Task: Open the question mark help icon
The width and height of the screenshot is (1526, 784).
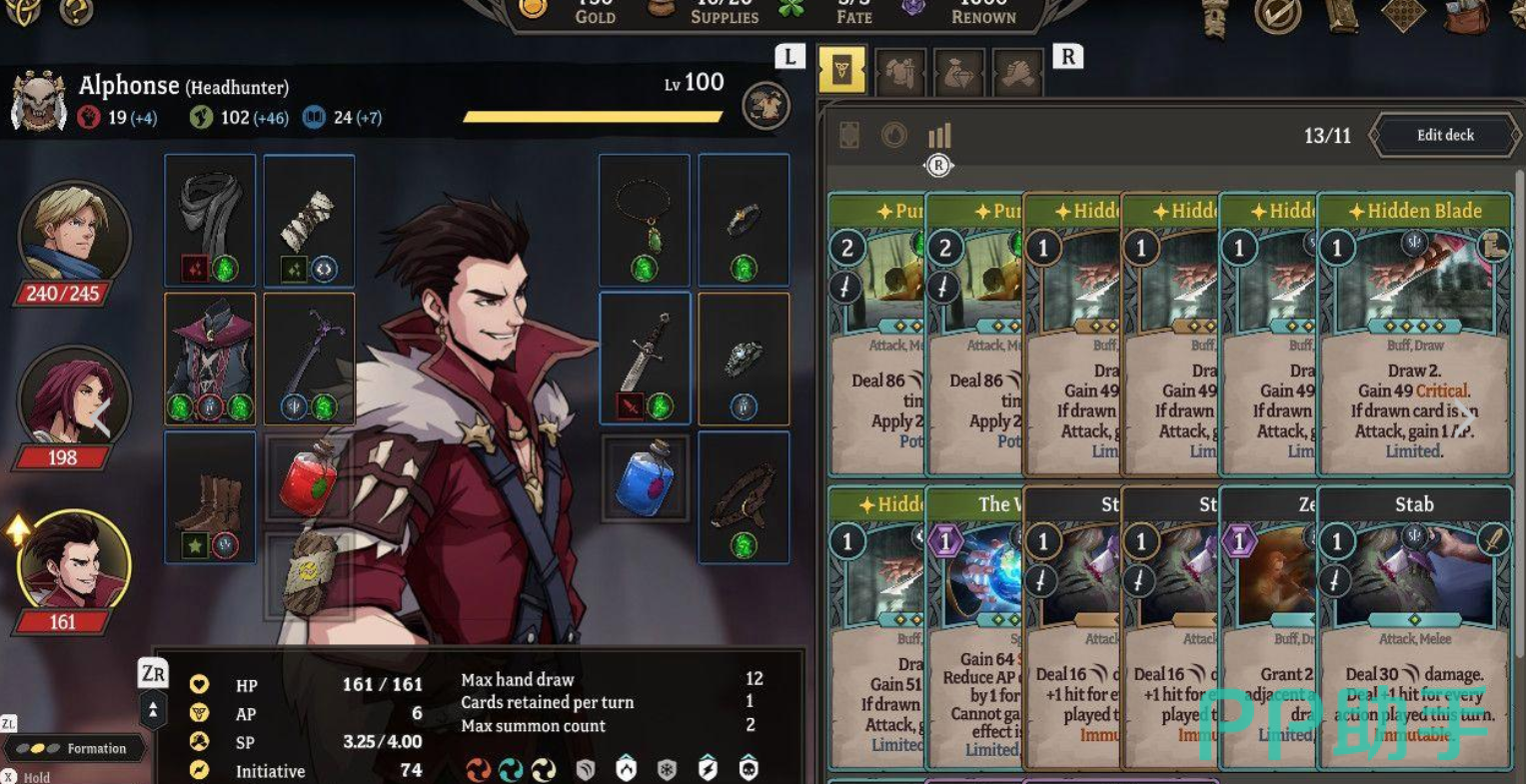Action: click(x=76, y=12)
